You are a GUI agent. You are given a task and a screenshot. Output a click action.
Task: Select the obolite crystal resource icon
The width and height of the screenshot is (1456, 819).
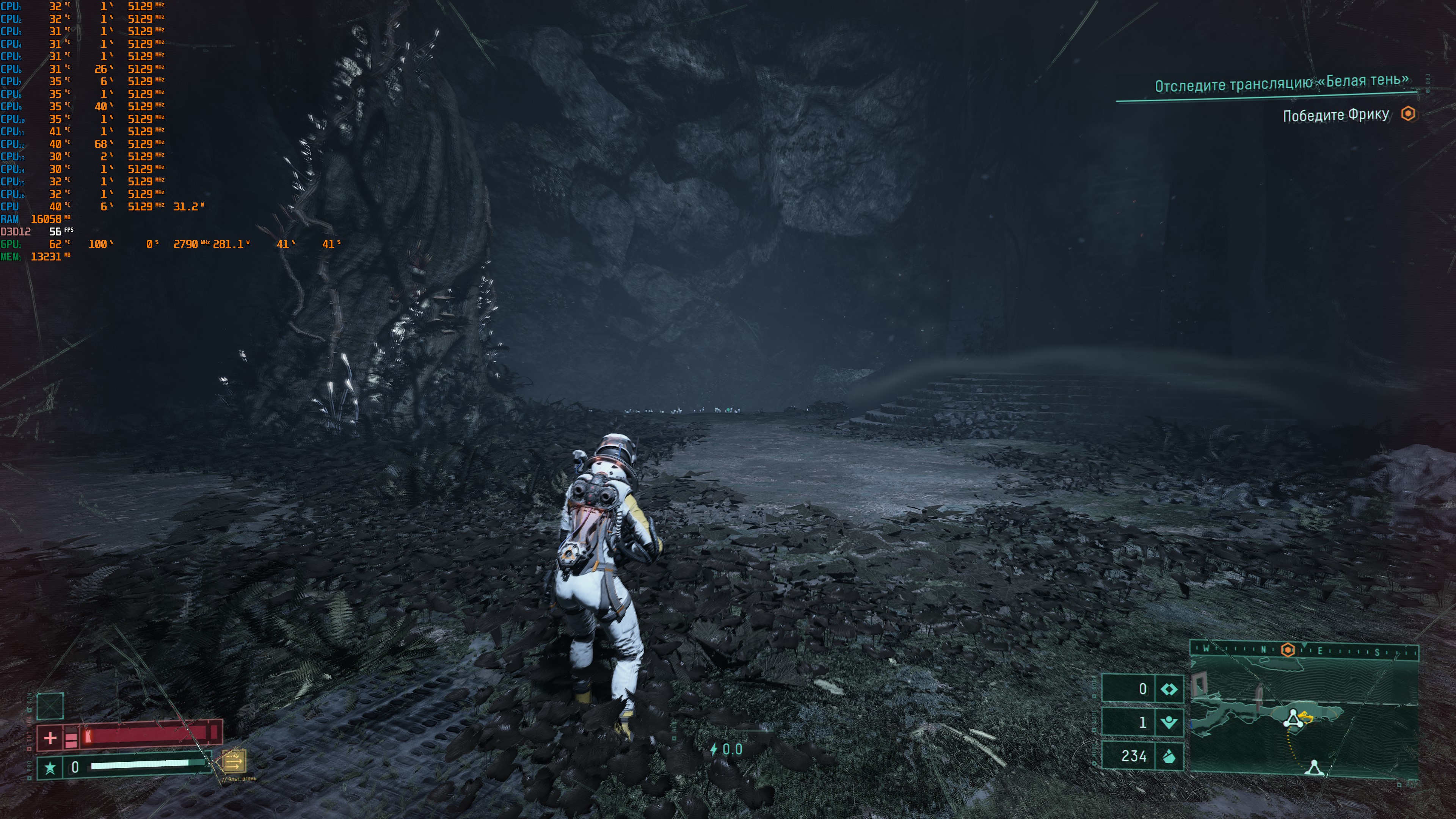(x=1169, y=756)
